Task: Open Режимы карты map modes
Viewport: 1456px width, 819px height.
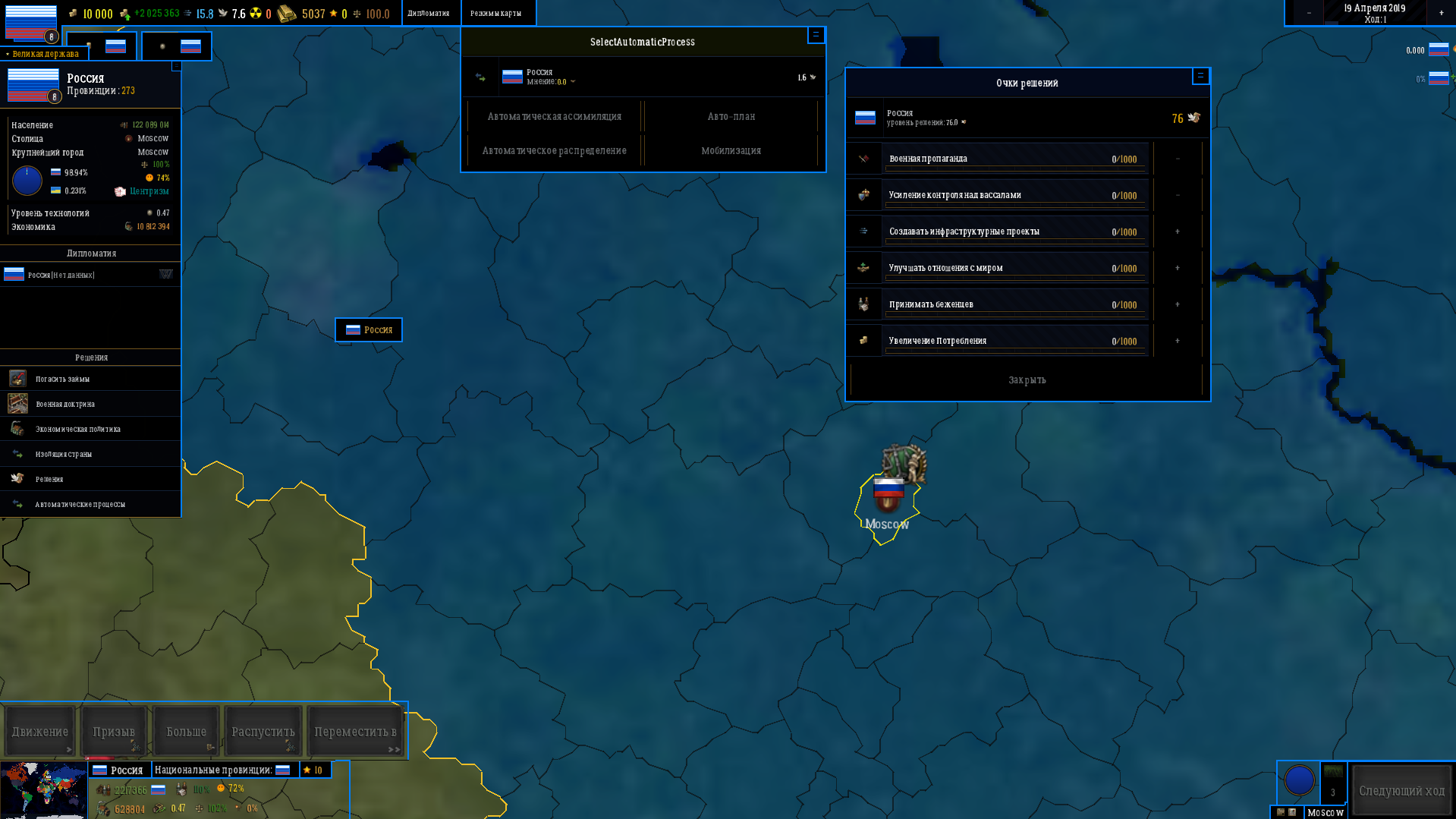Action: point(496,13)
